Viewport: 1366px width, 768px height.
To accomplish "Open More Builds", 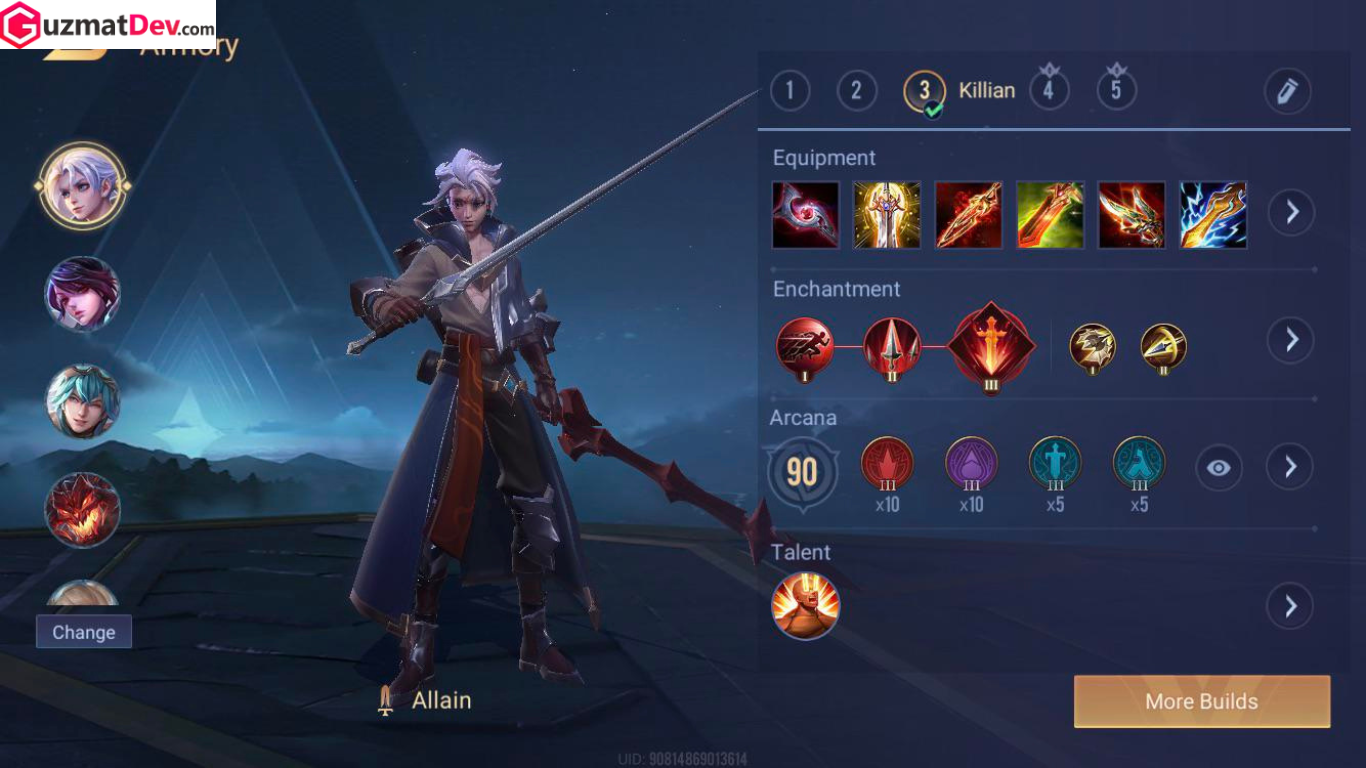I will tap(1201, 701).
